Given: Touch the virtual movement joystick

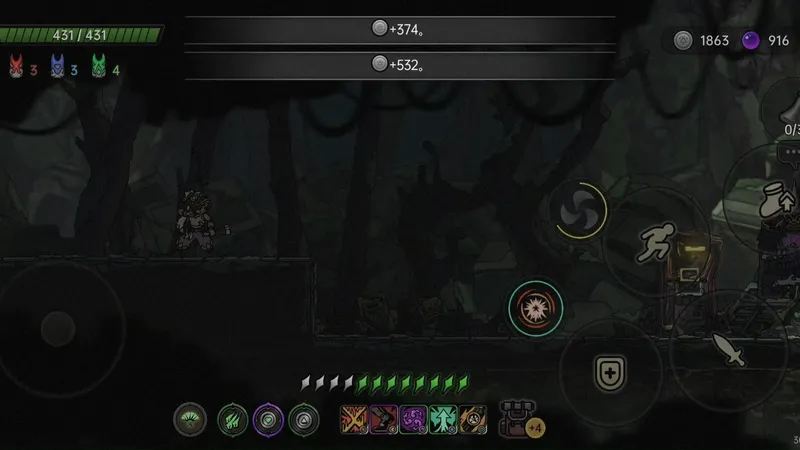Looking at the screenshot, I should point(57,327).
